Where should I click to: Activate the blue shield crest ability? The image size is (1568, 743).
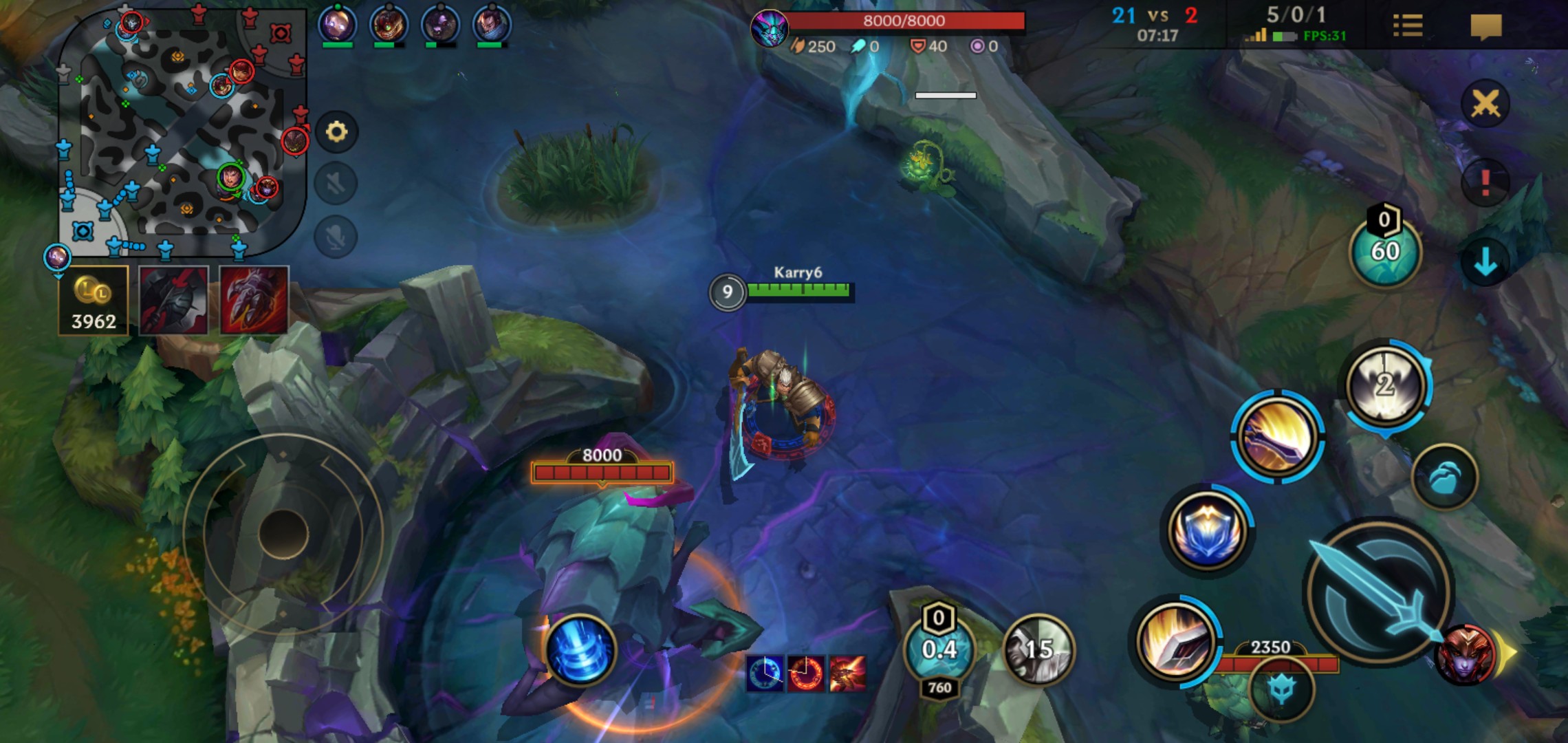pyautogui.click(x=1207, y=531)
